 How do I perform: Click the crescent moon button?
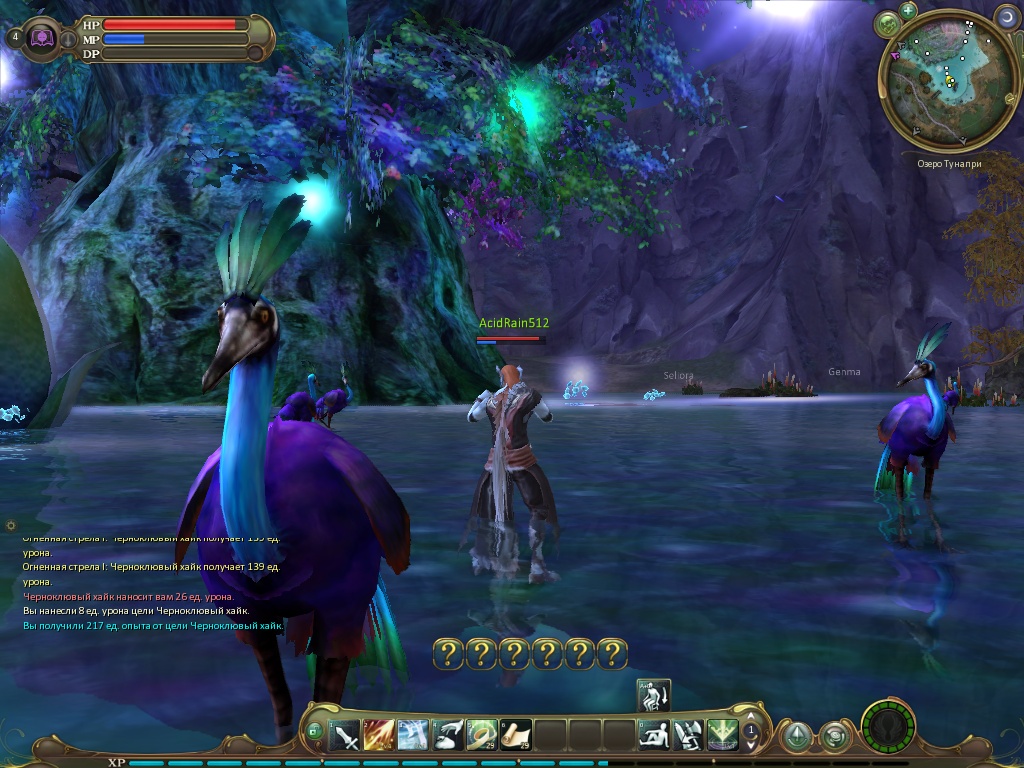pyautogui.click(x=1006, y=16)
